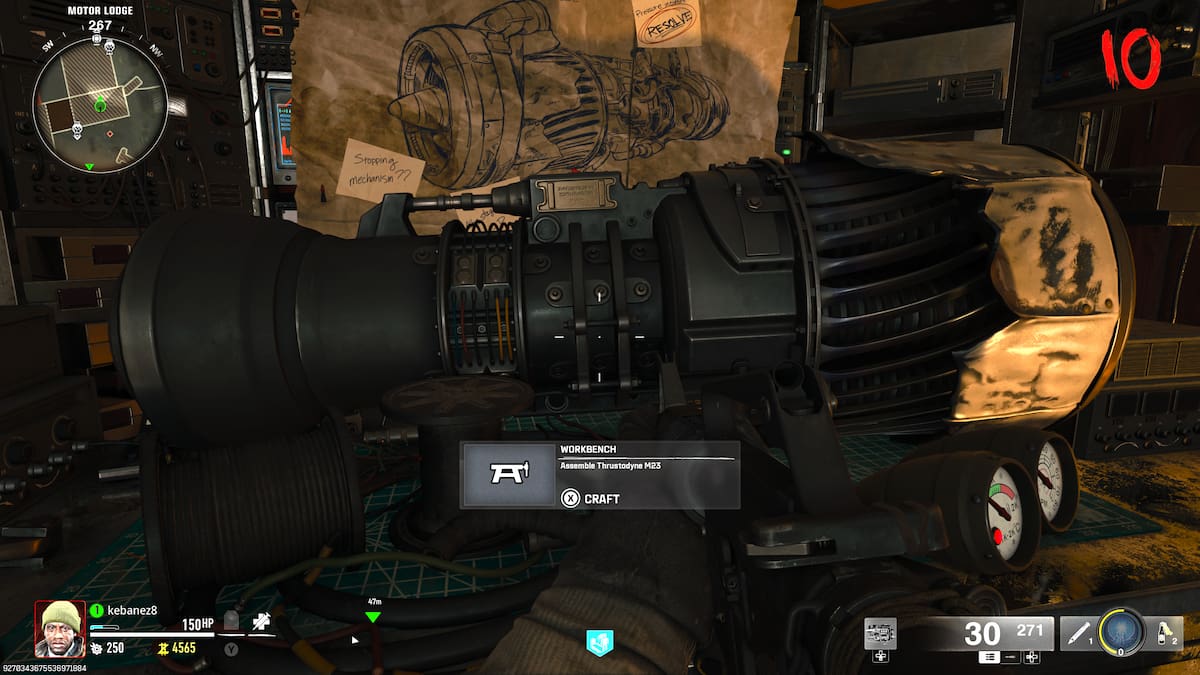
Task: Select the equipped weapon inventory icon
Action: [x=880, y=633]
